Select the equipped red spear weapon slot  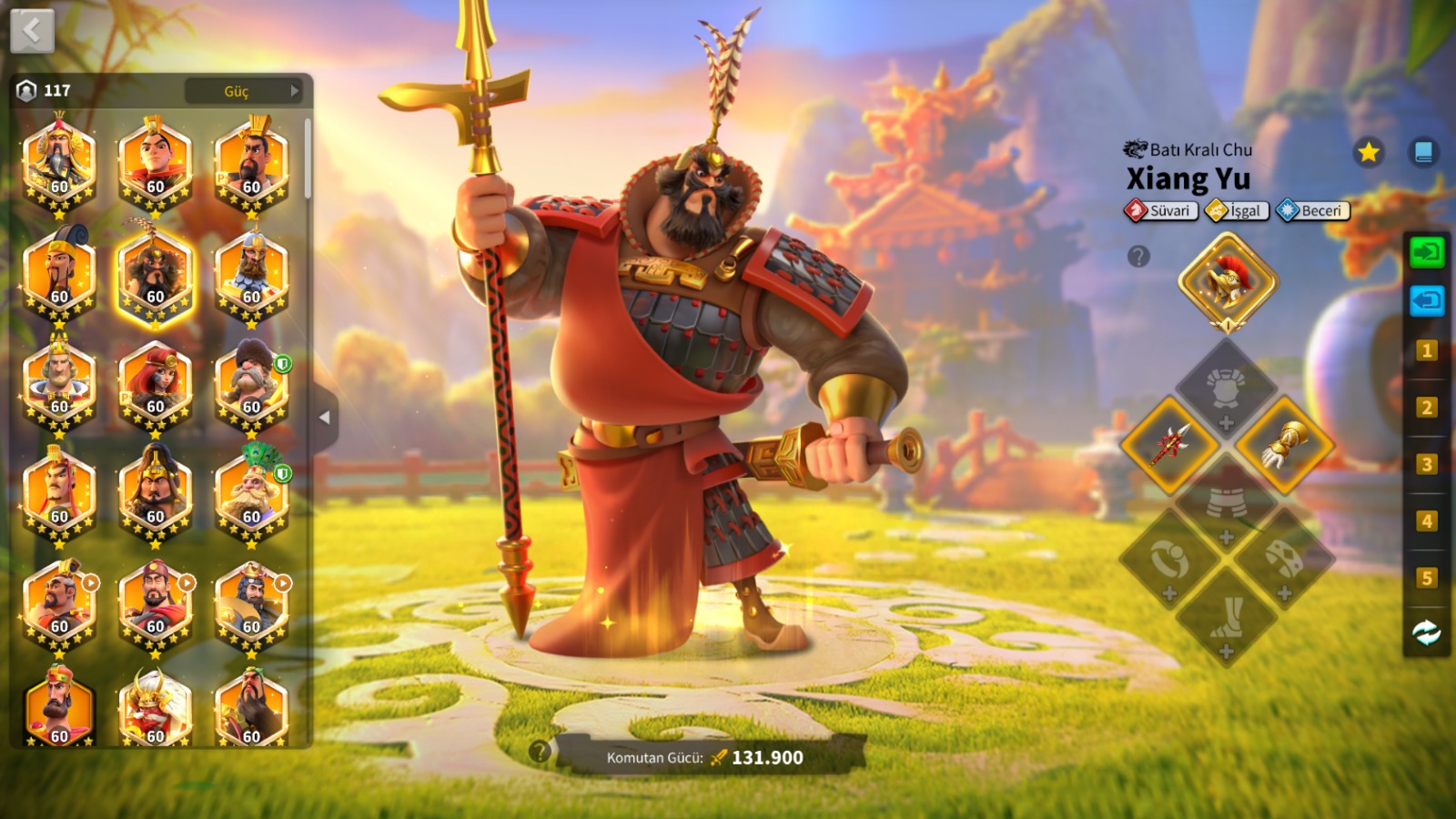[1170, 445]
